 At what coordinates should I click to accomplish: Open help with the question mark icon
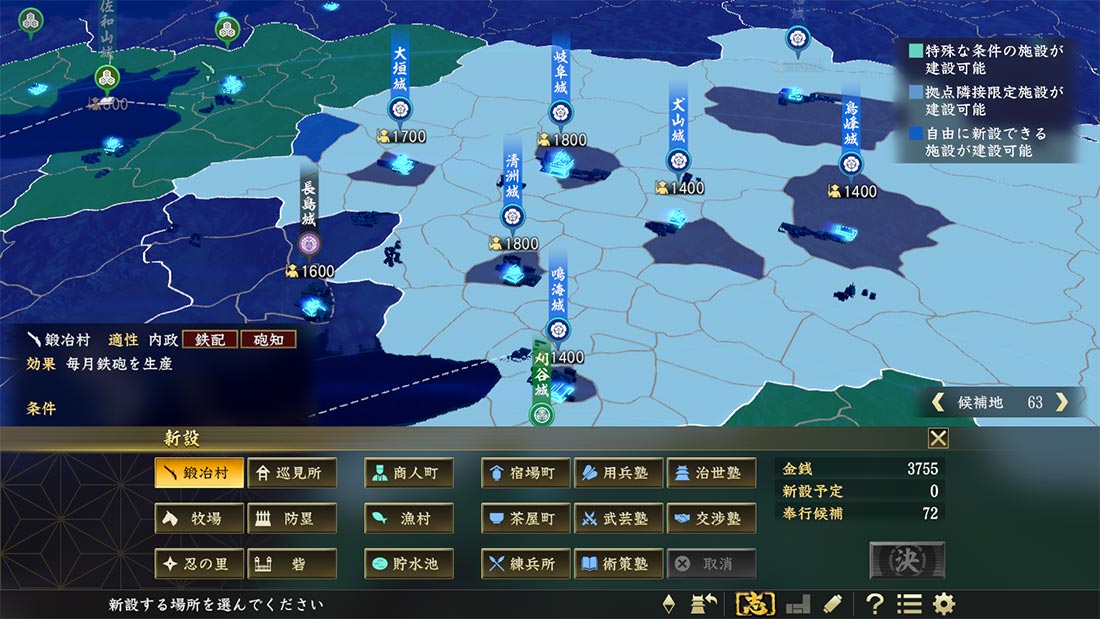pyautogui.click(x=875, y=603)
